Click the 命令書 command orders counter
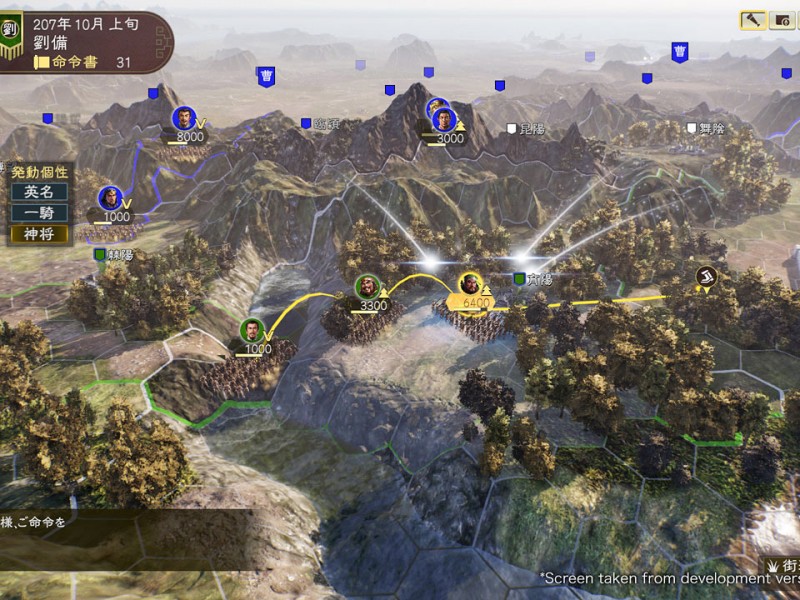 (x=85, y=62)
